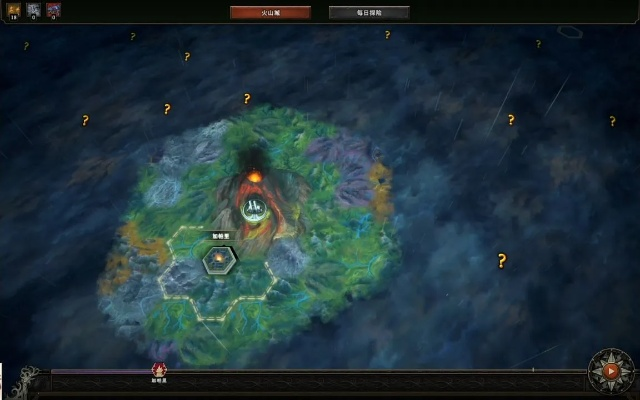Click the second resource icon in the top-left corner
The image size is (640, 400).
click(x=34, y=10)
